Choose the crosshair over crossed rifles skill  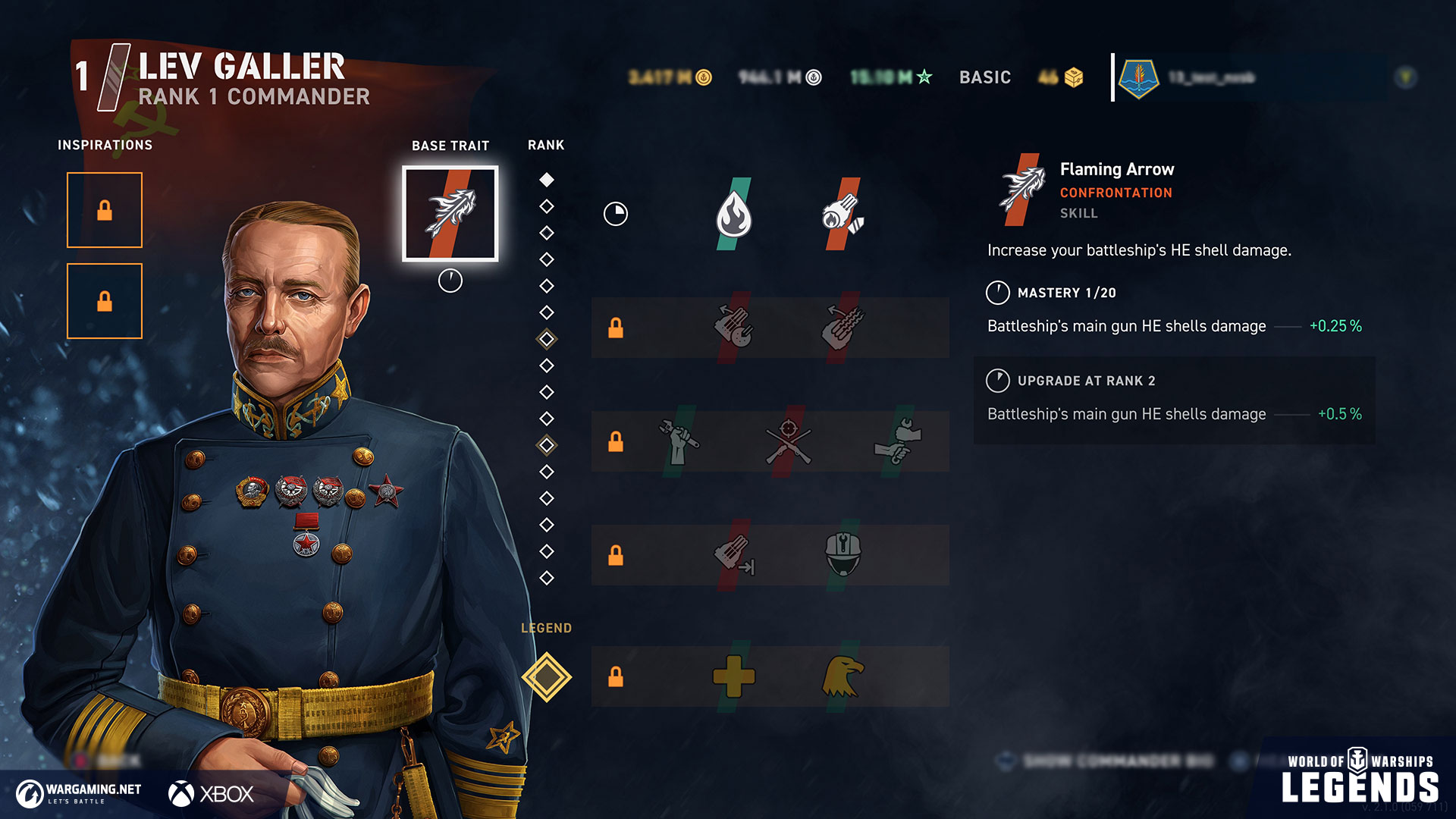[788, 441]
